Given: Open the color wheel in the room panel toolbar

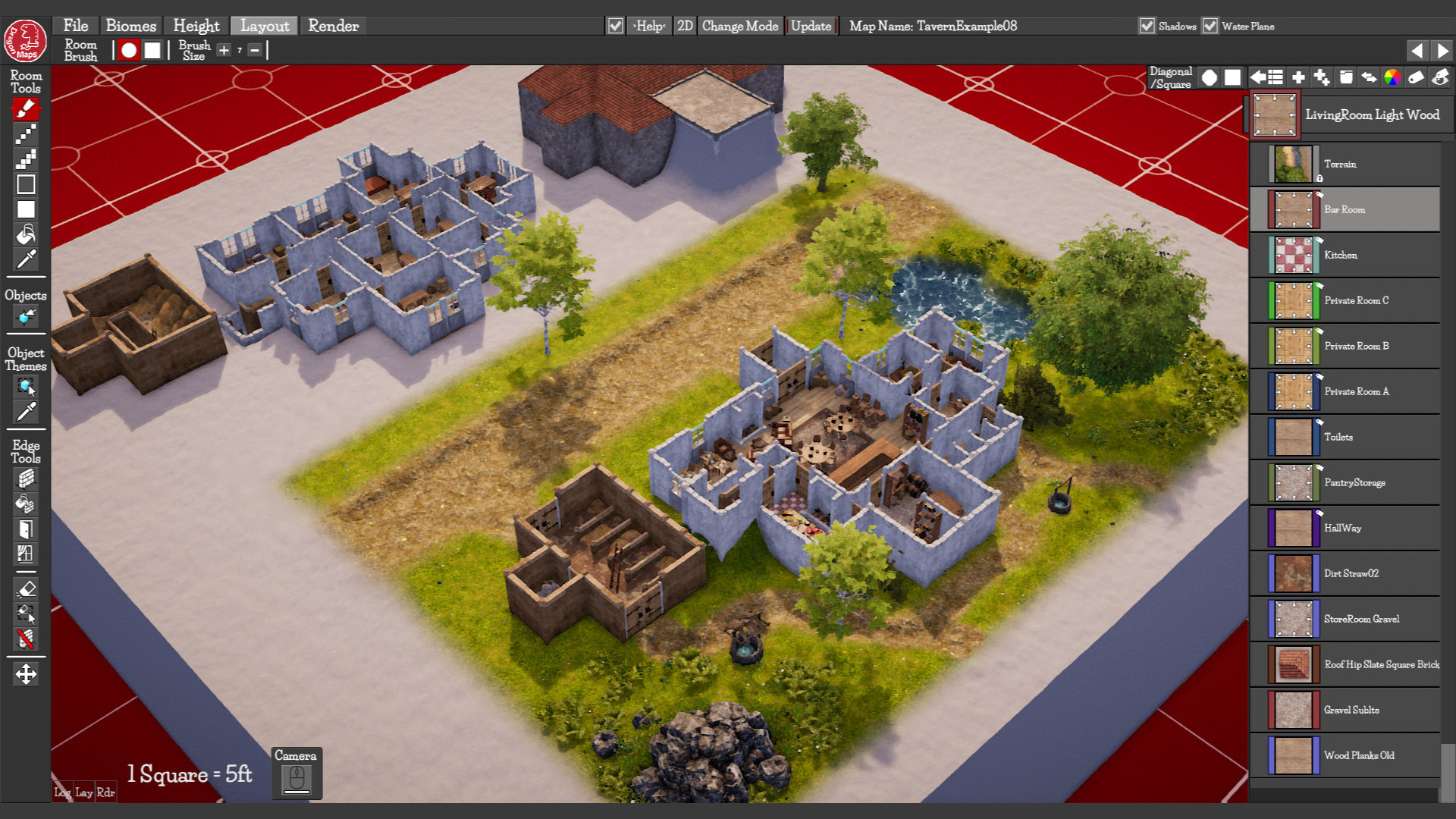Looking at the screenshot, I should (1392, 77).
